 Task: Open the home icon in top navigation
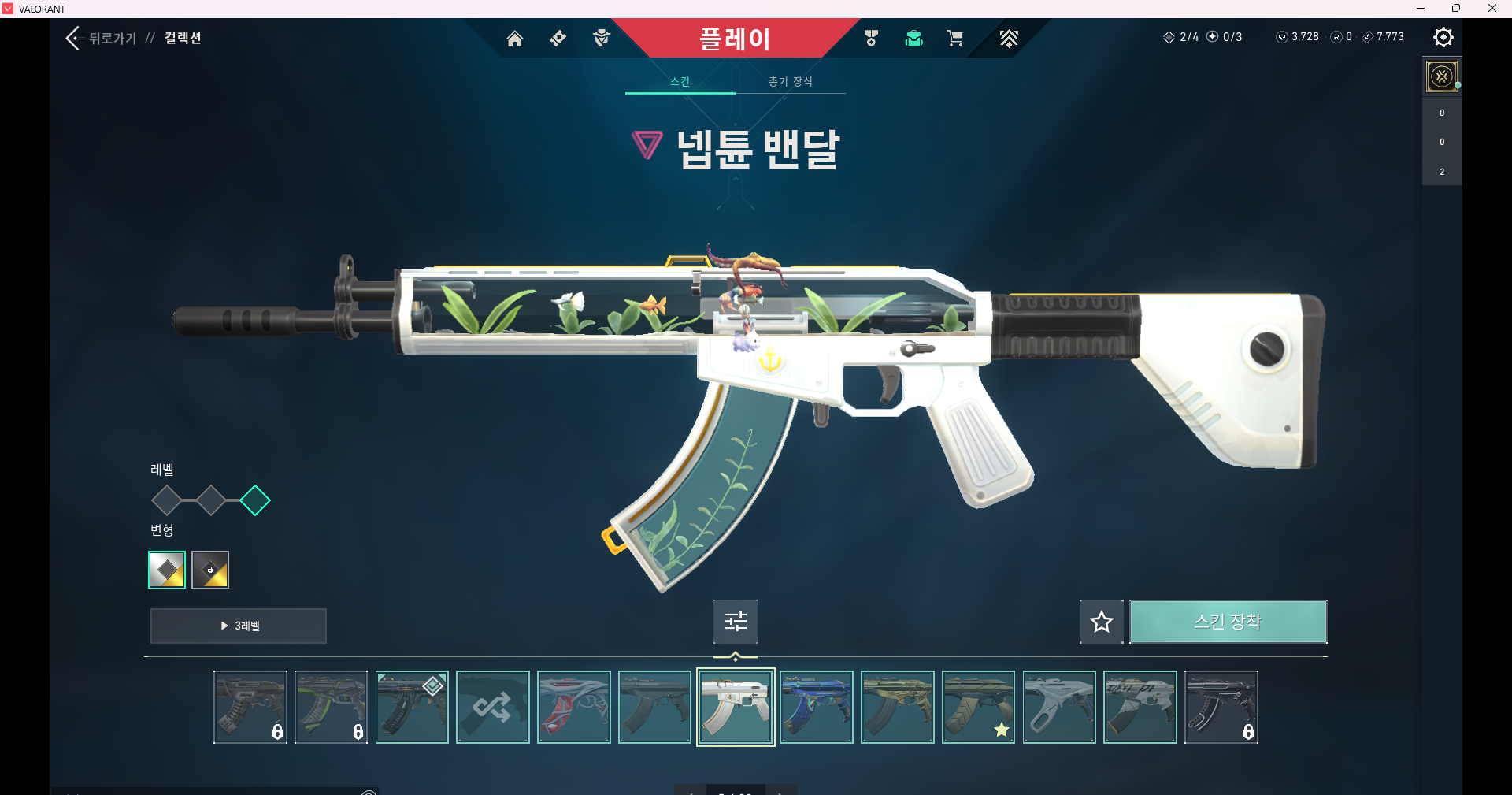(x=514, y=39)
